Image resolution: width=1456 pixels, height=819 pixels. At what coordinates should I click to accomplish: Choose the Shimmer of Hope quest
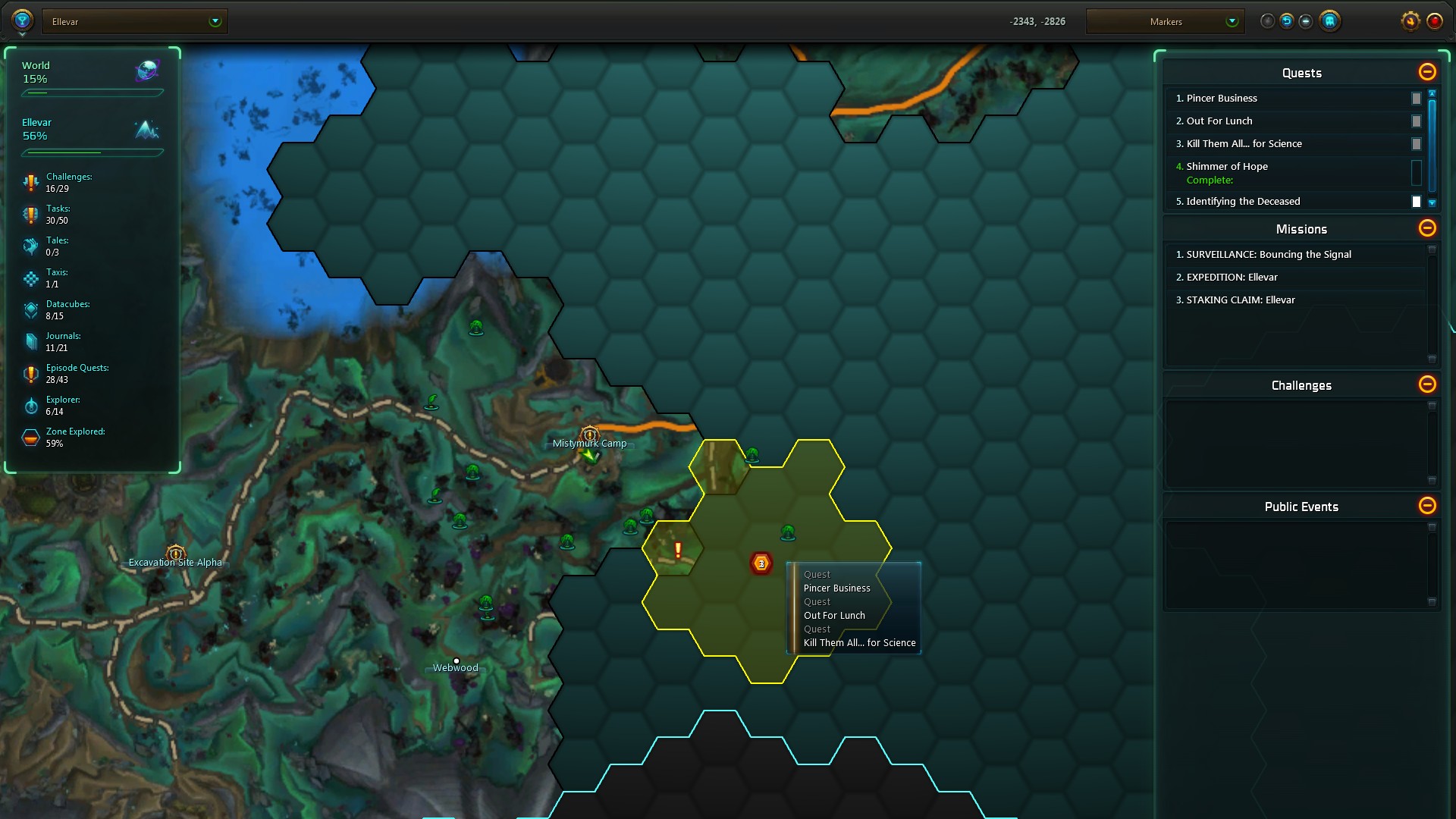tap(1227, 167)
